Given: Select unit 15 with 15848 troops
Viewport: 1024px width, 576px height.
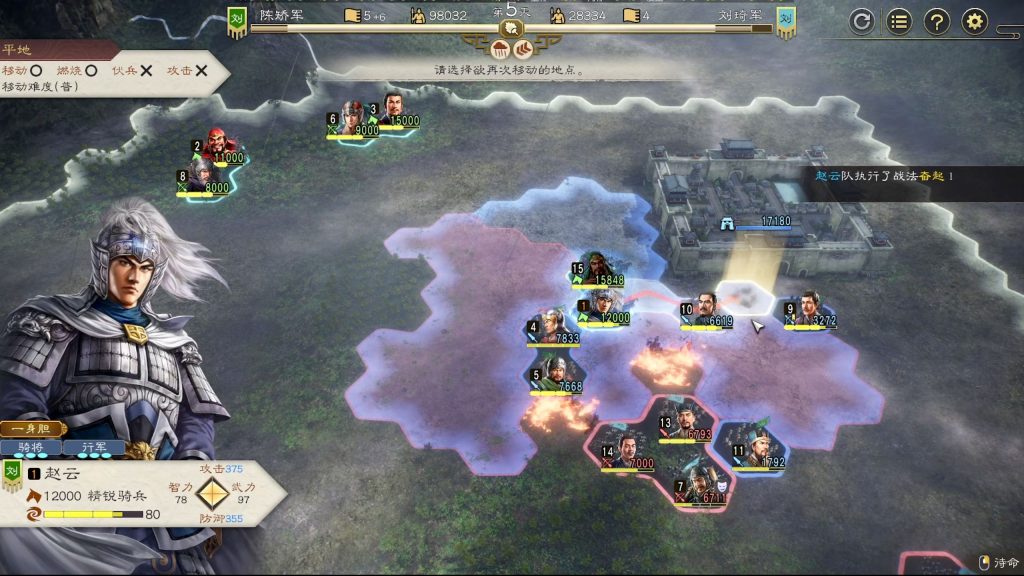Looking at the screenshot, I should (598, 270).
